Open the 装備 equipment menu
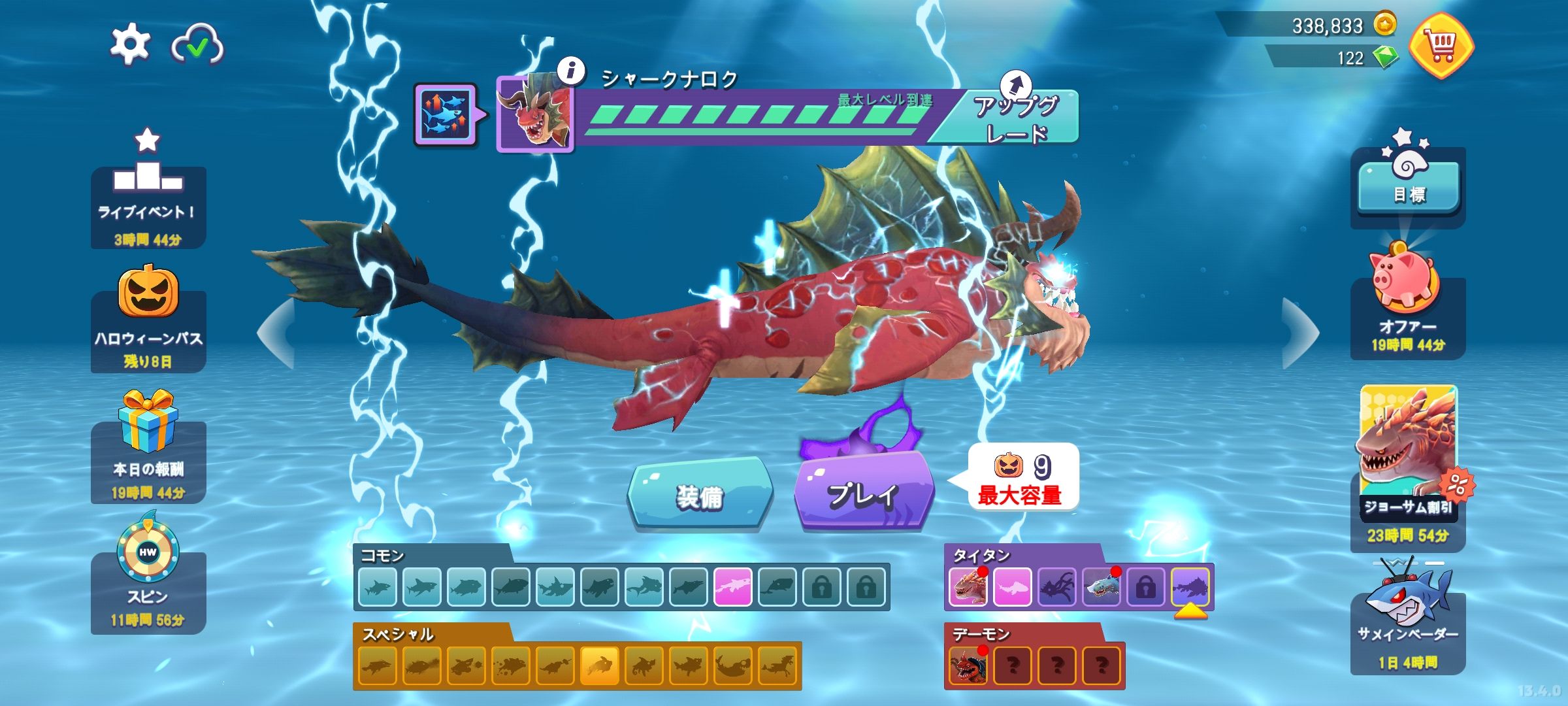 [700, 496]
